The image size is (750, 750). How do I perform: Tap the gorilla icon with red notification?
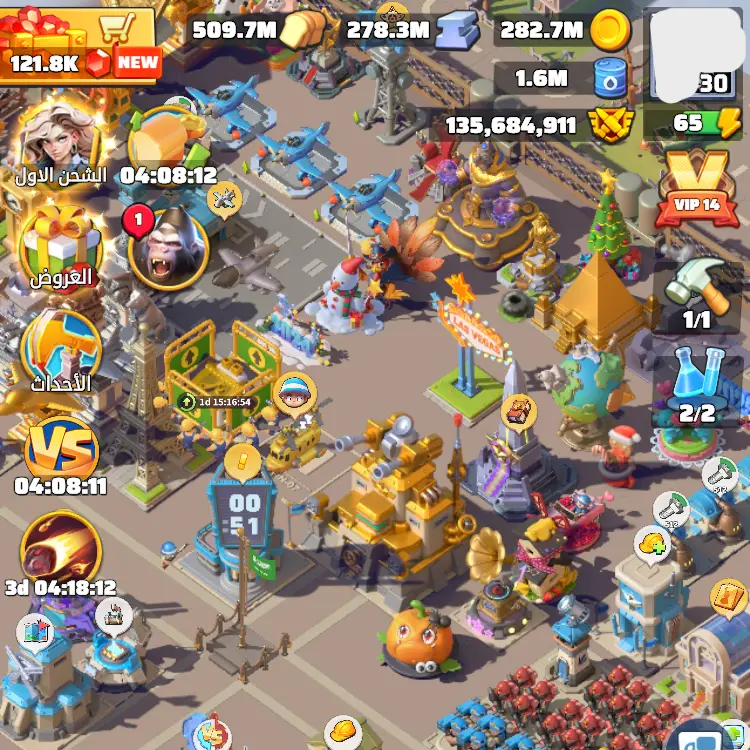(167, 248)
